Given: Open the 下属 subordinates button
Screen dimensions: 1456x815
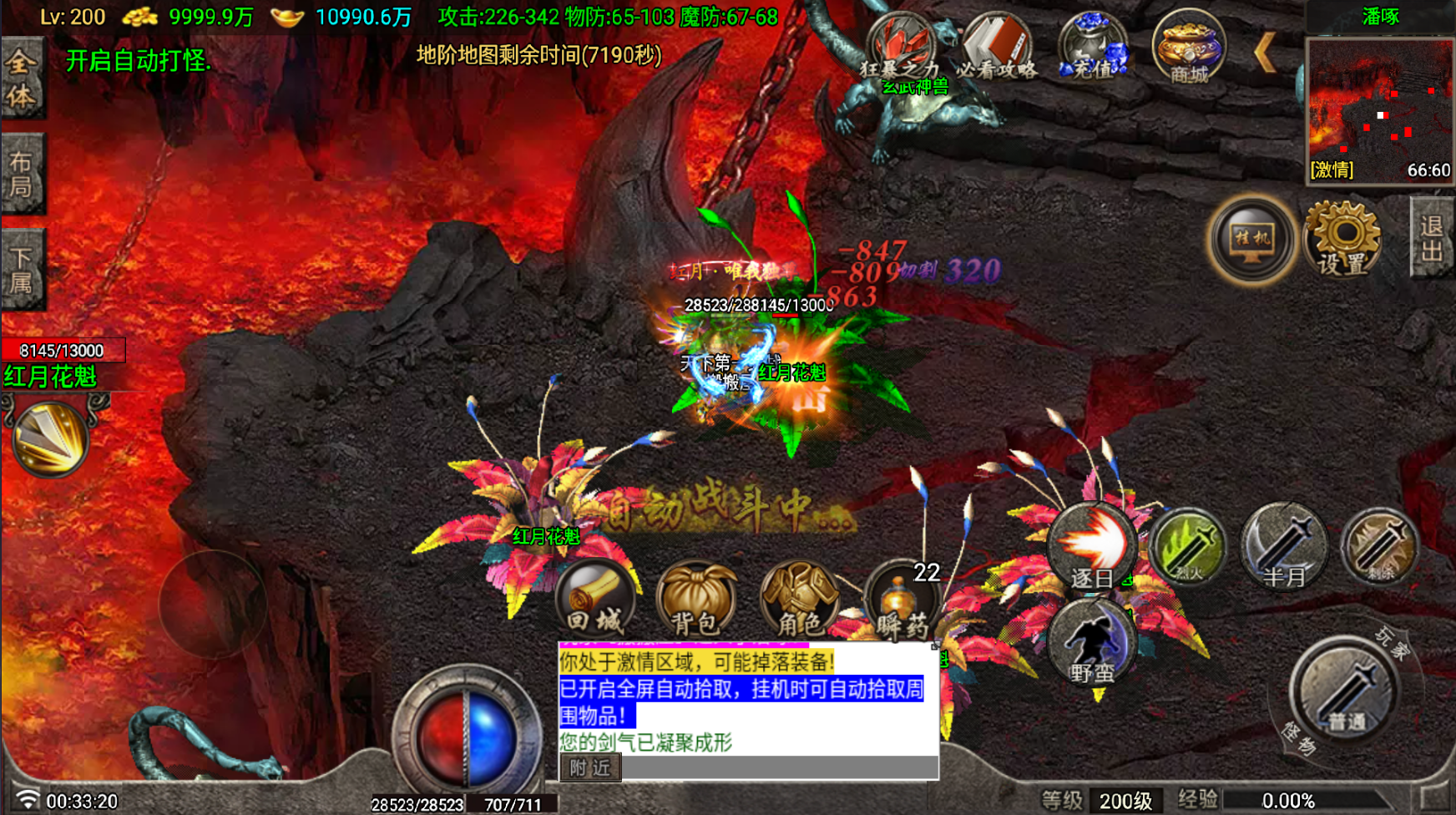Looking at the screenshot, I should 22,270.
